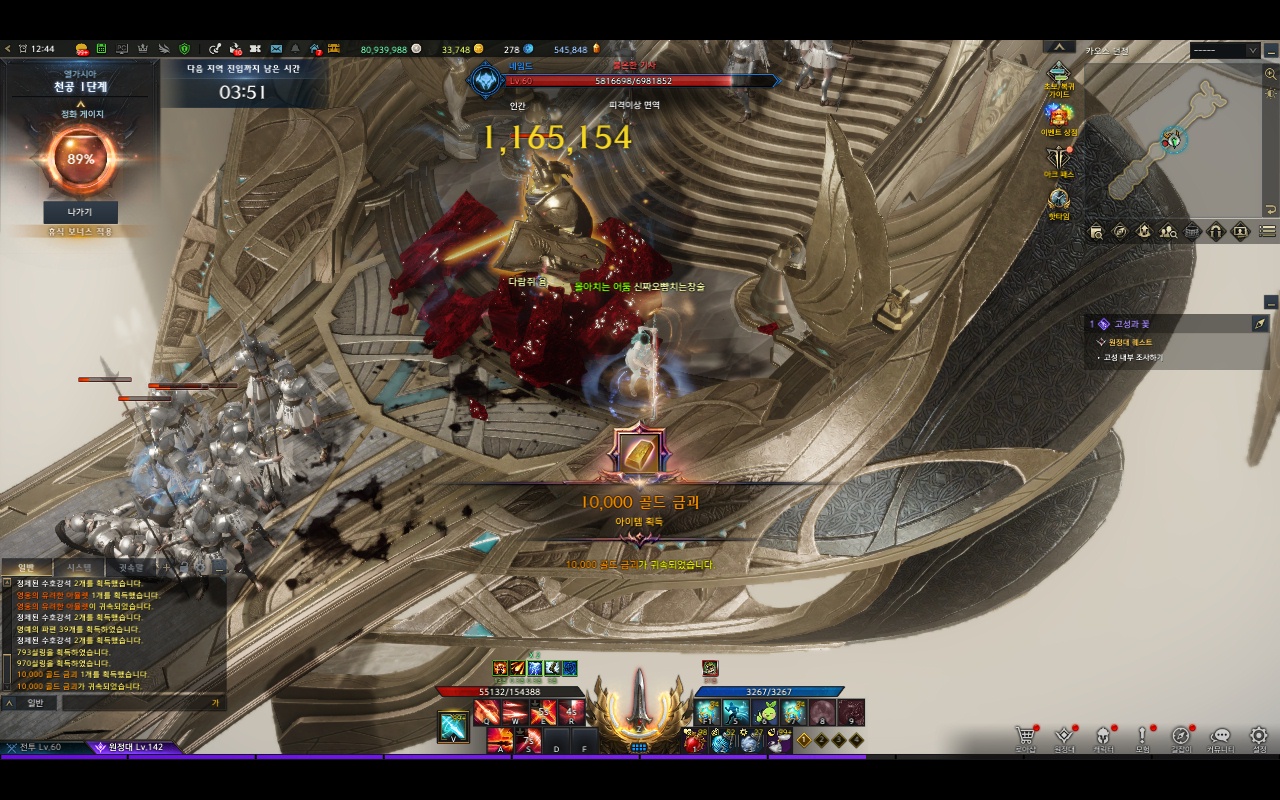Open the 설정 settings gear
Screen dimensions: 1280x800
(x=1259, y=736)
